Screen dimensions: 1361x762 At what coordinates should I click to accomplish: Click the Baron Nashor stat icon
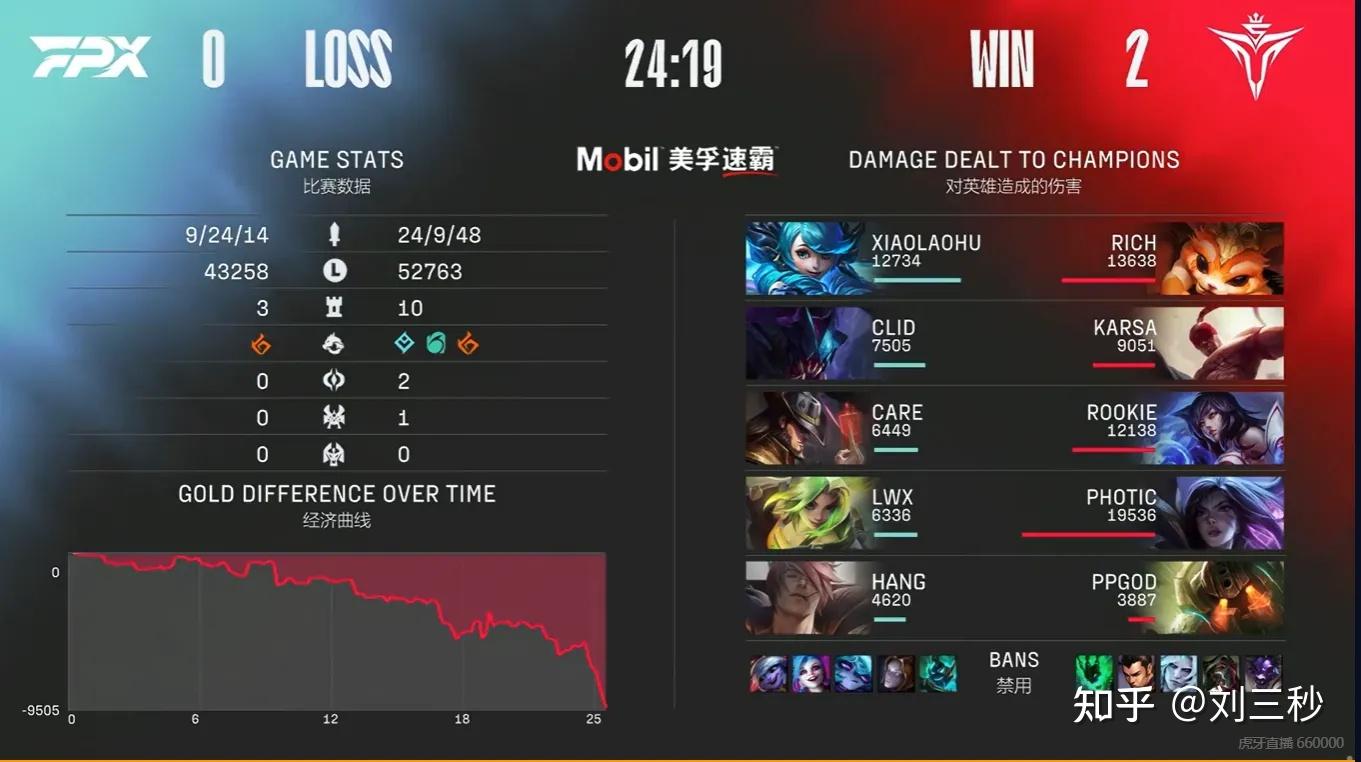[x=335, y=418]
